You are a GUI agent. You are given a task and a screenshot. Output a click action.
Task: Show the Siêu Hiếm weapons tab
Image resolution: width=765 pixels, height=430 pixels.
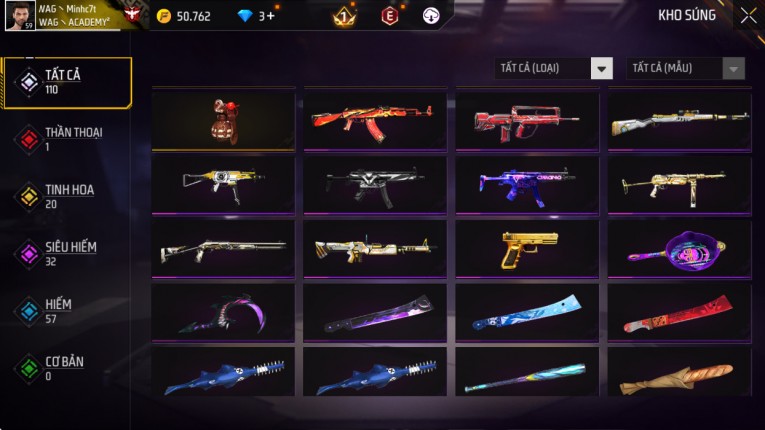(x=66, y=253)
